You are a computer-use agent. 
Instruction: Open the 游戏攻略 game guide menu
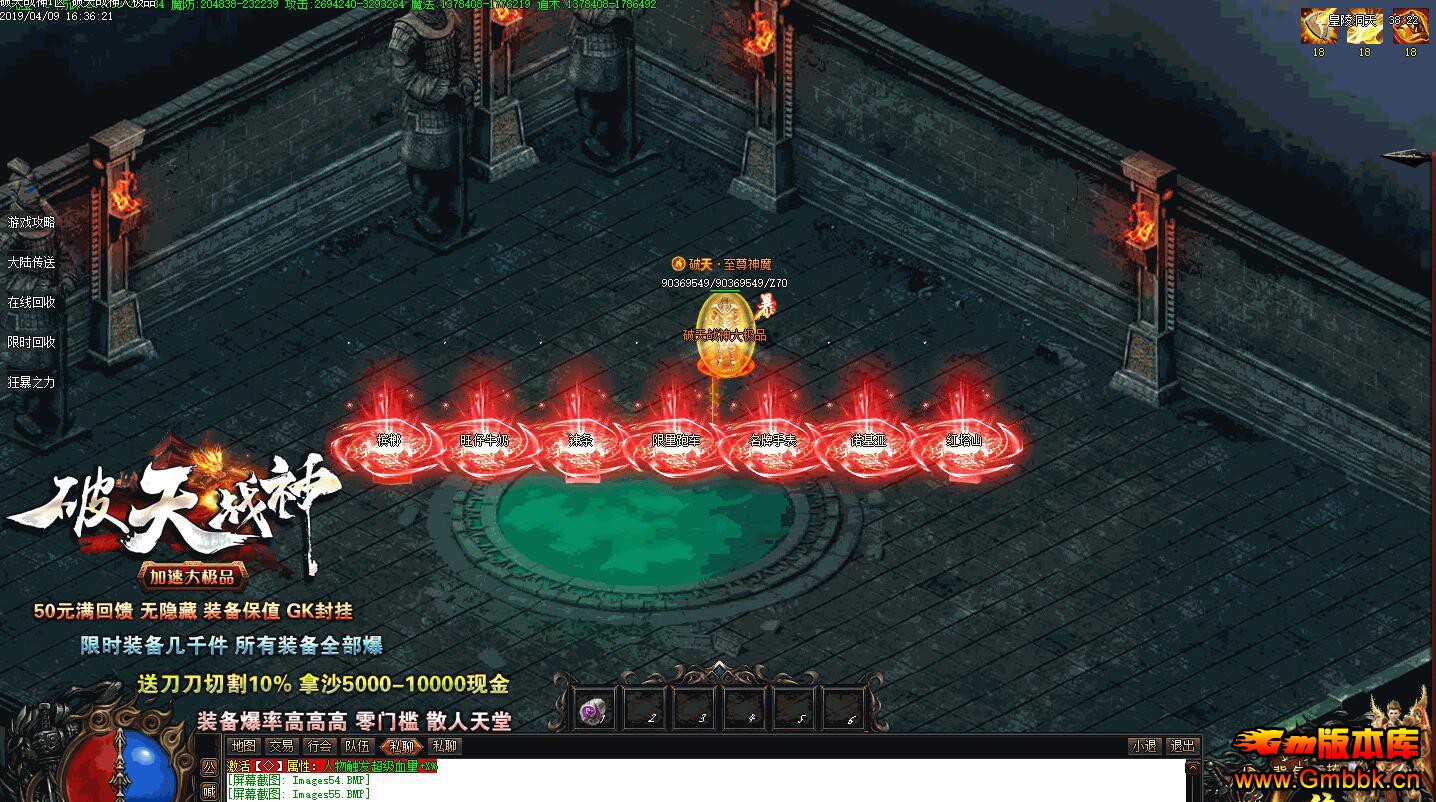[32, 222]
